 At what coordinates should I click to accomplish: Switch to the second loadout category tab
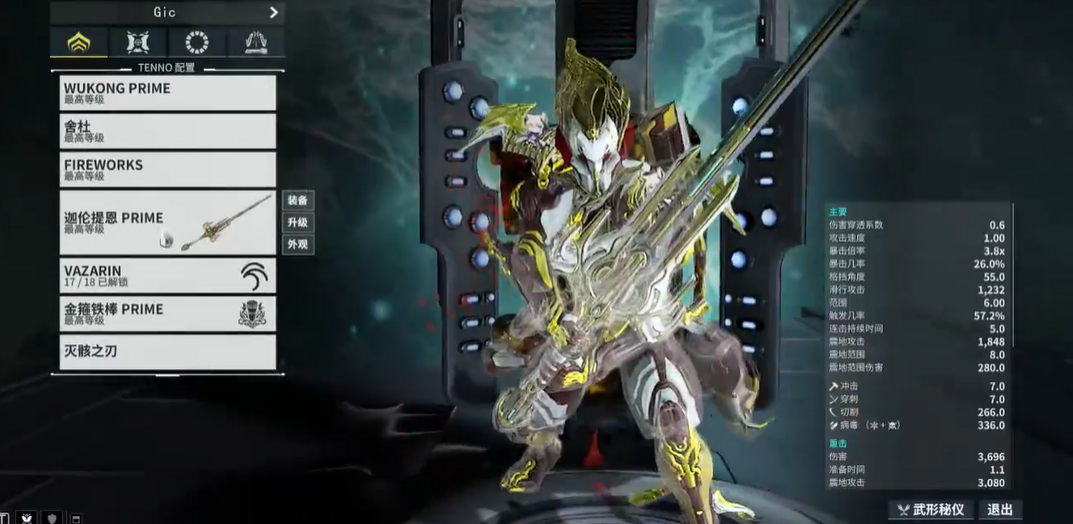138,42
